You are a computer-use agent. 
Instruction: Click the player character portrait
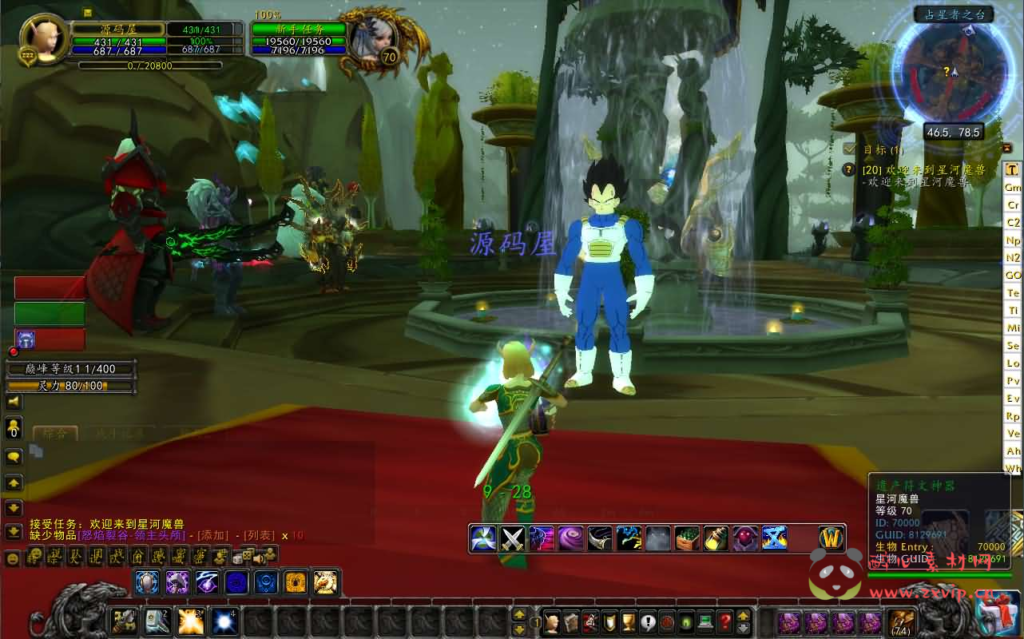pos(44,36)
